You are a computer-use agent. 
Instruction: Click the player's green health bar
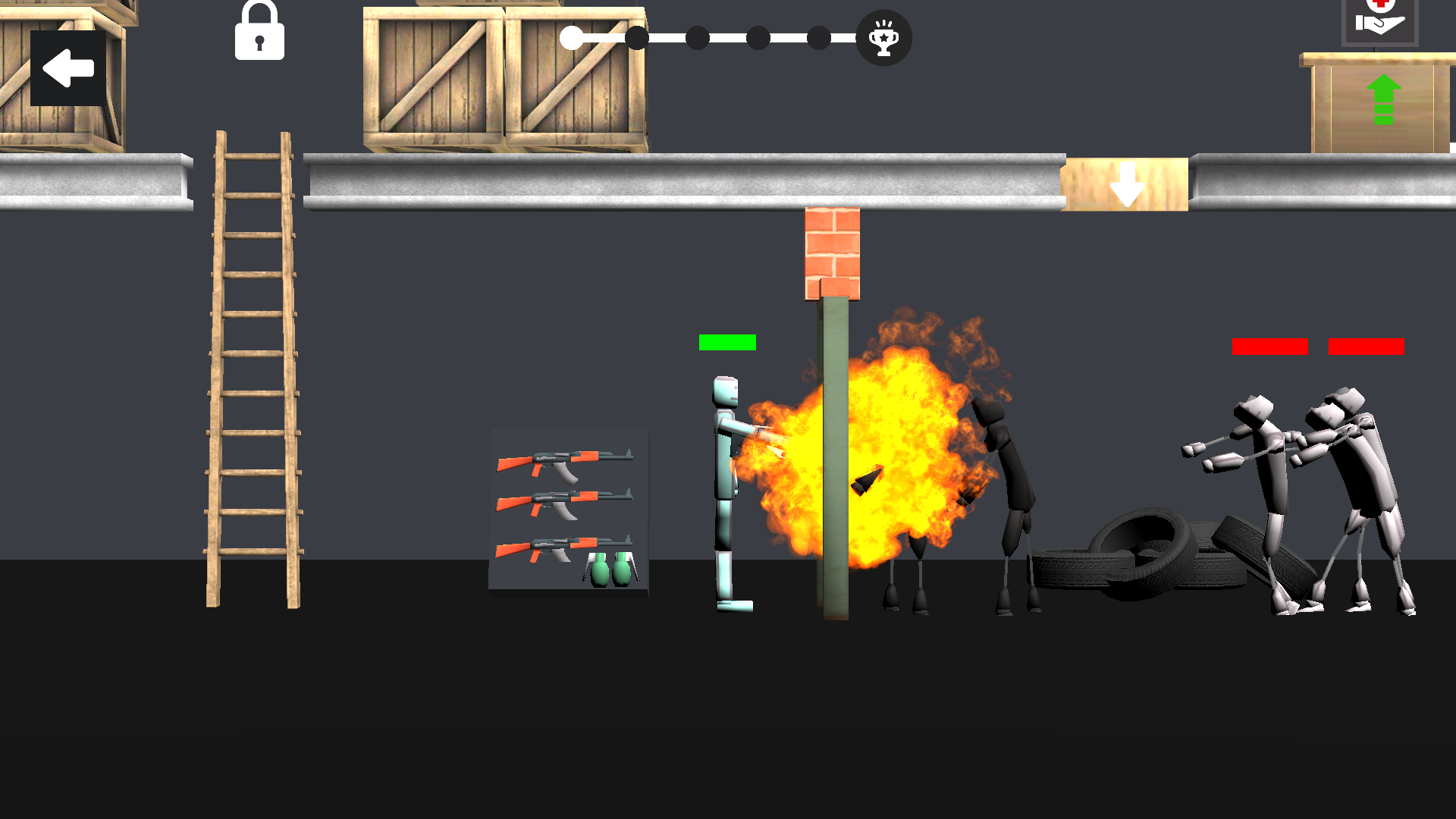727,342
